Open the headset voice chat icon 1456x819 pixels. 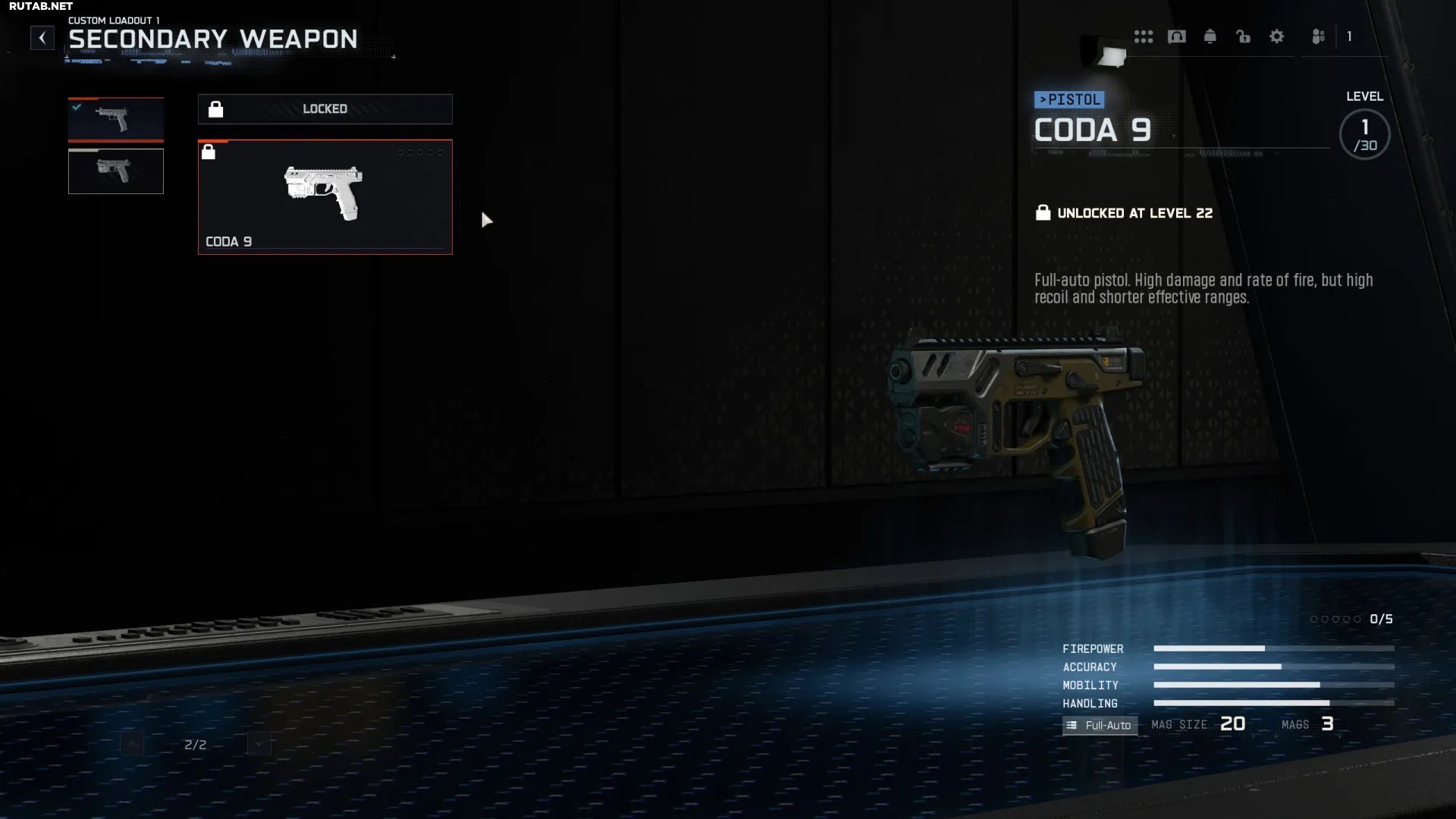pyautogui.click(x=1176, y=36)
